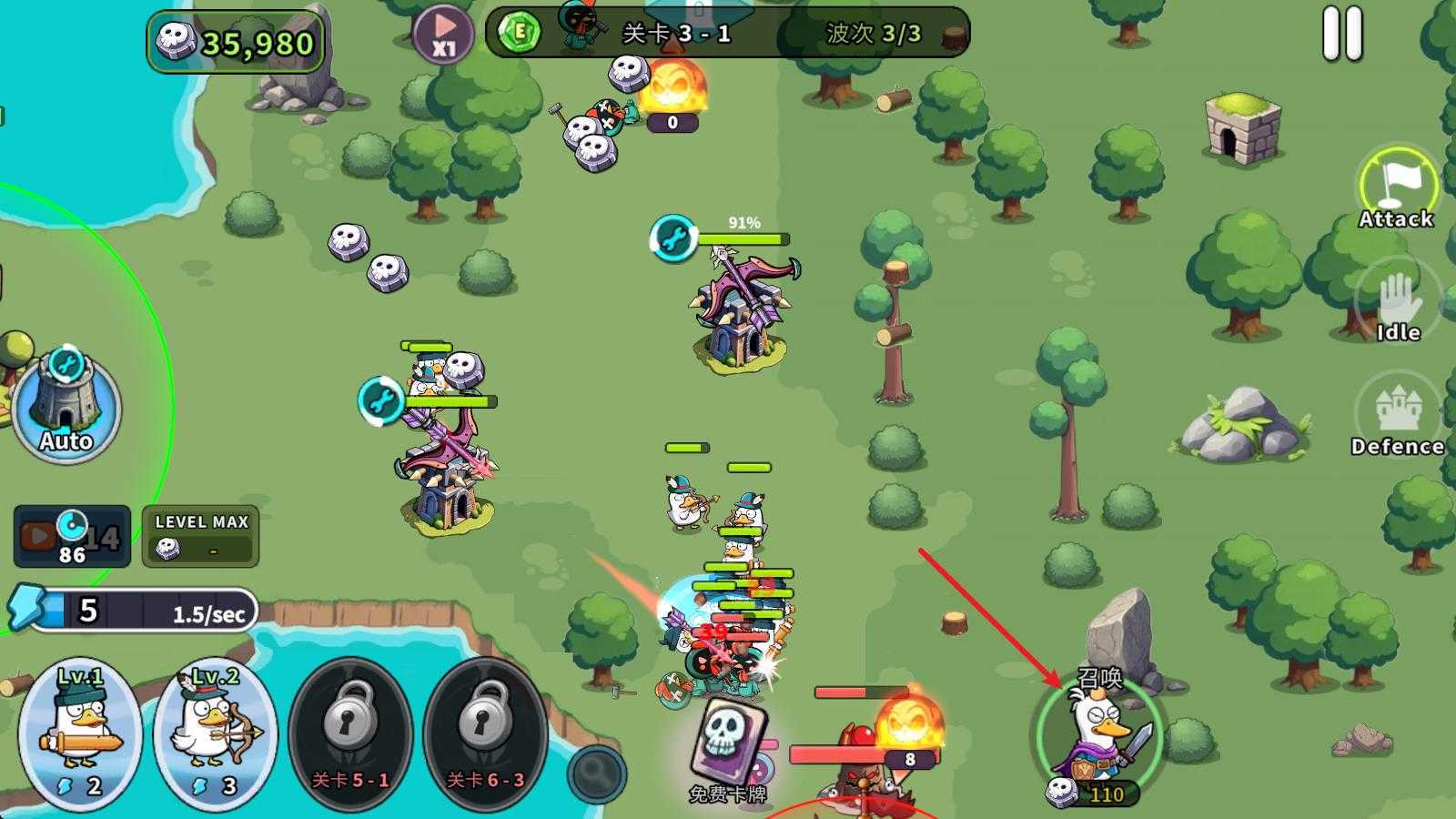Tap the locked slot labeled 关卡 6-3
The height and width of the screenshot is (819, 1456).
484,733
